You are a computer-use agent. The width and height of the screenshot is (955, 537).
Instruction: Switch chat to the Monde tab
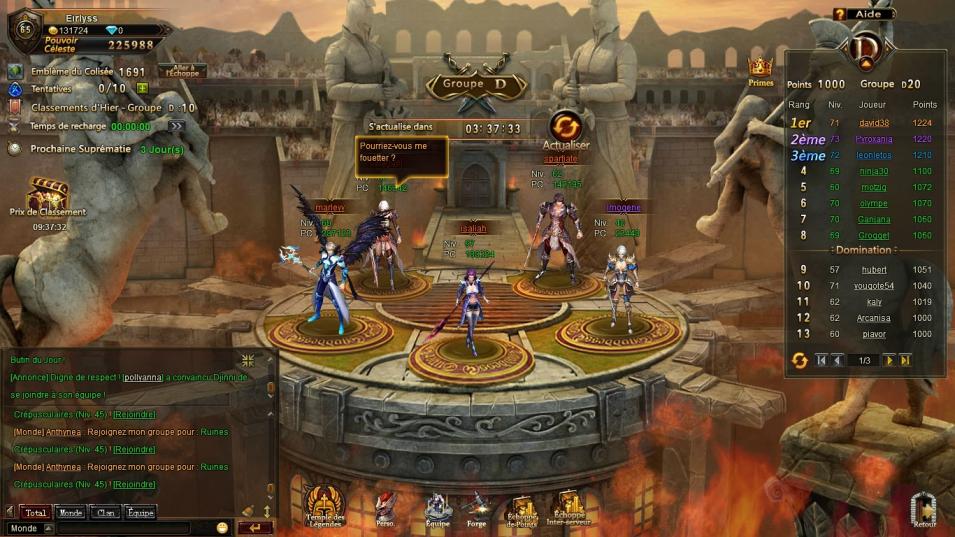70,513
